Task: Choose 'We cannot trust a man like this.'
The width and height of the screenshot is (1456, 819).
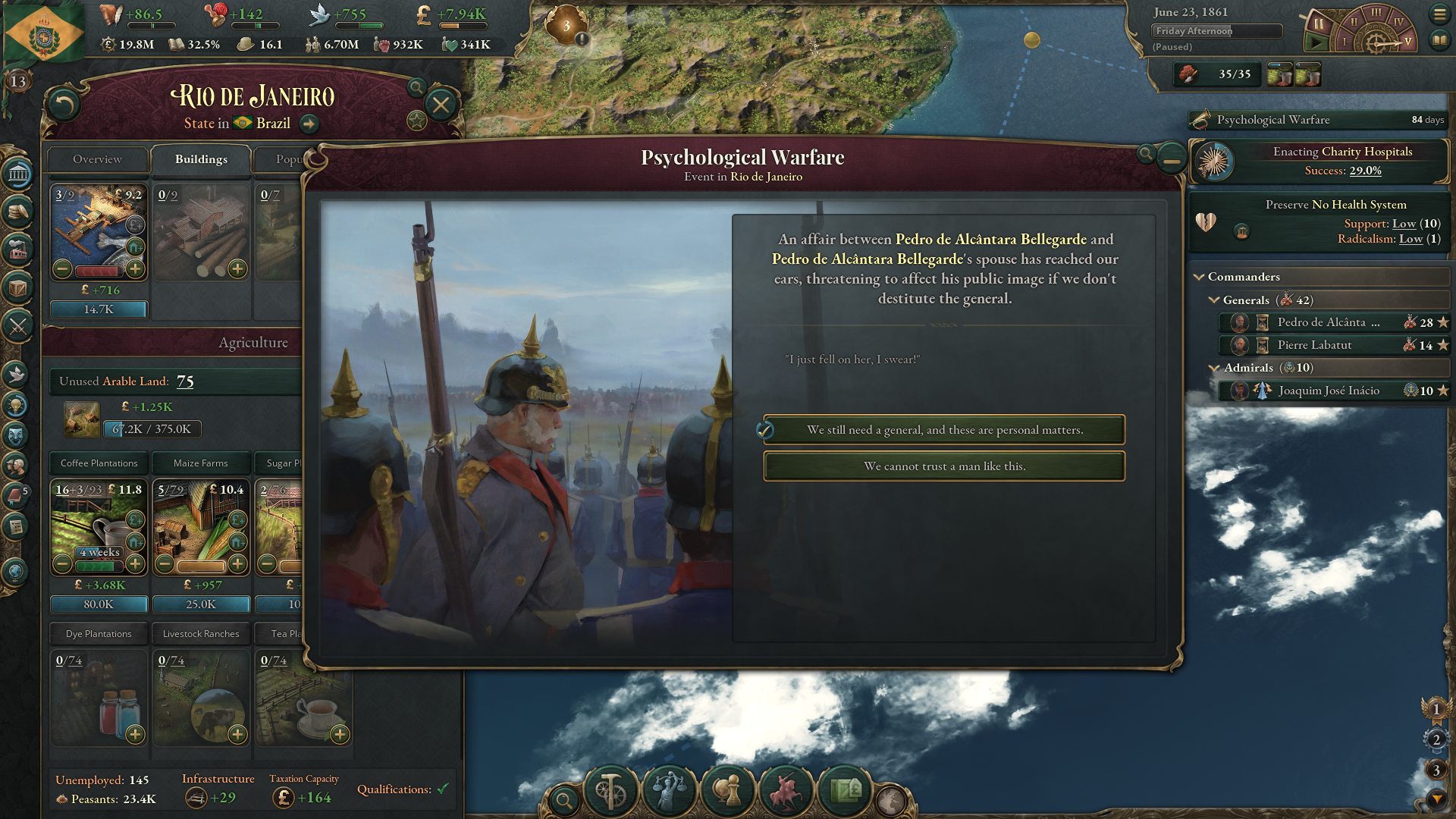Action: 944,466
